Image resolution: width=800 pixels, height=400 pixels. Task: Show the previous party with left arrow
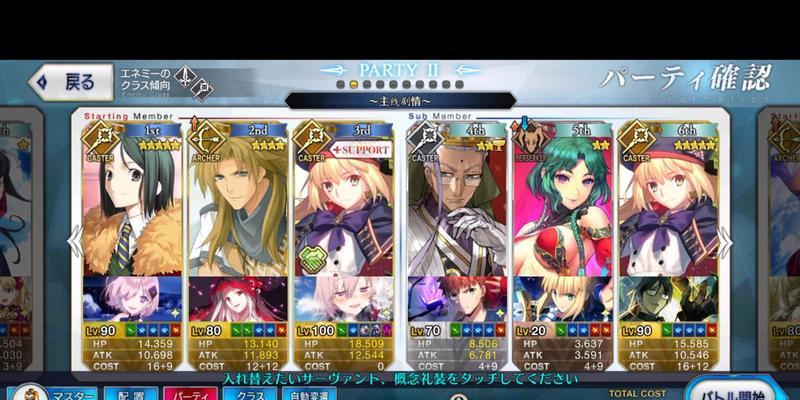(x=71, y=241)
